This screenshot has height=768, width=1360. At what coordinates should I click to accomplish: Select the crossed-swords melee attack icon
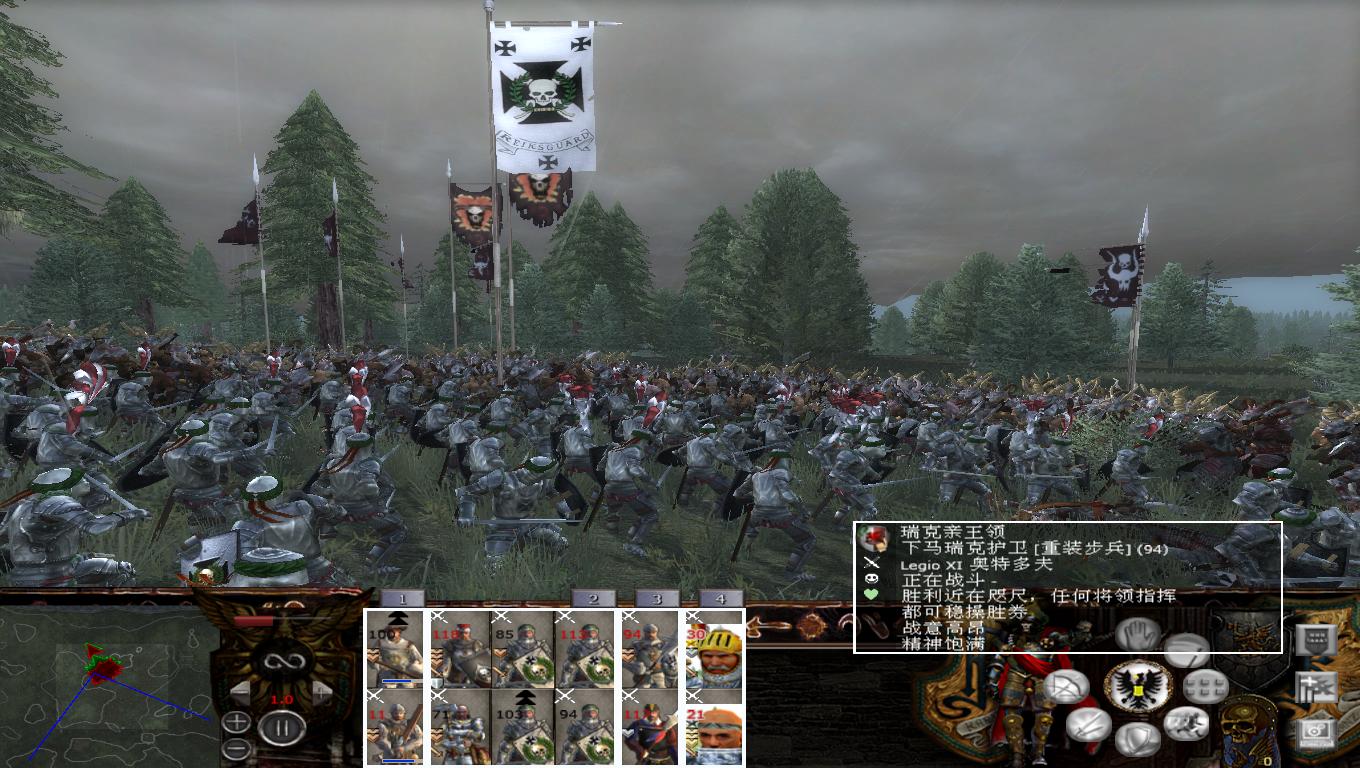[1088, 724]
